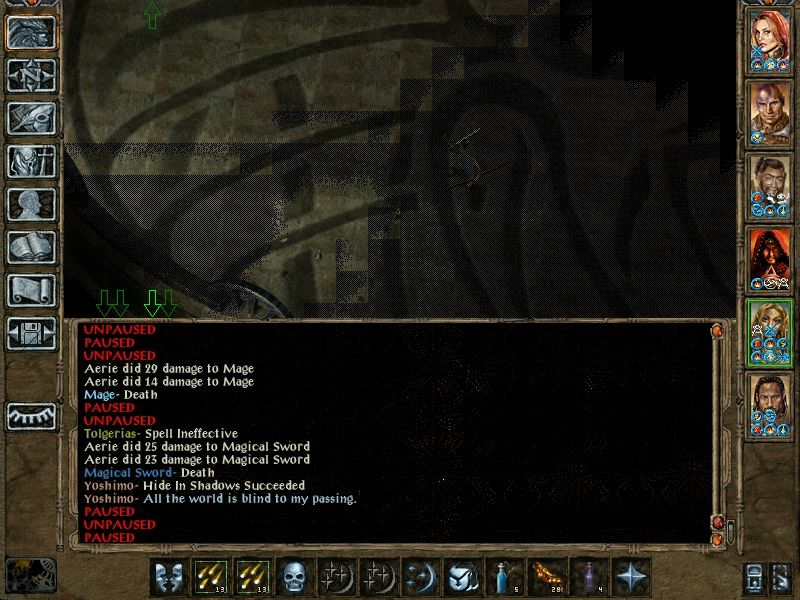The width and height of the screenshot is (800, 600).
Task: Open the character record bust icon
Action: (x=31, y=204)
